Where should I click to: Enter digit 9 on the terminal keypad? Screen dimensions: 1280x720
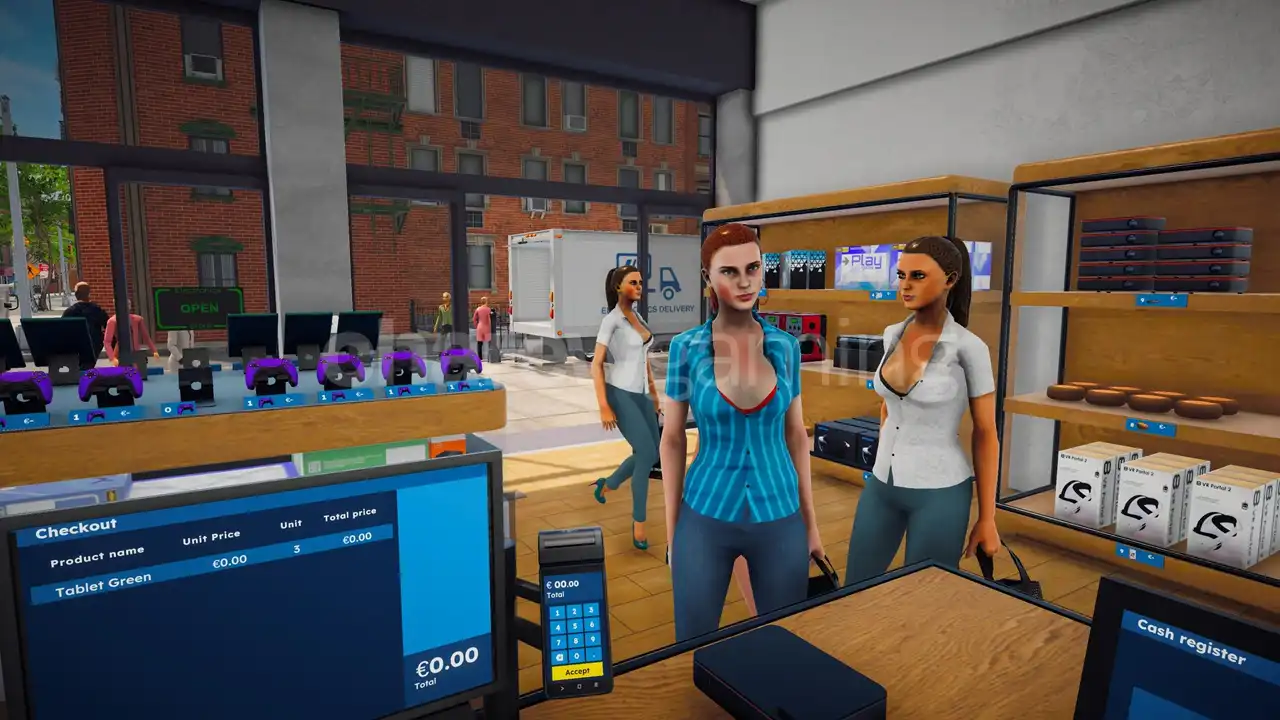pos(593,639)
